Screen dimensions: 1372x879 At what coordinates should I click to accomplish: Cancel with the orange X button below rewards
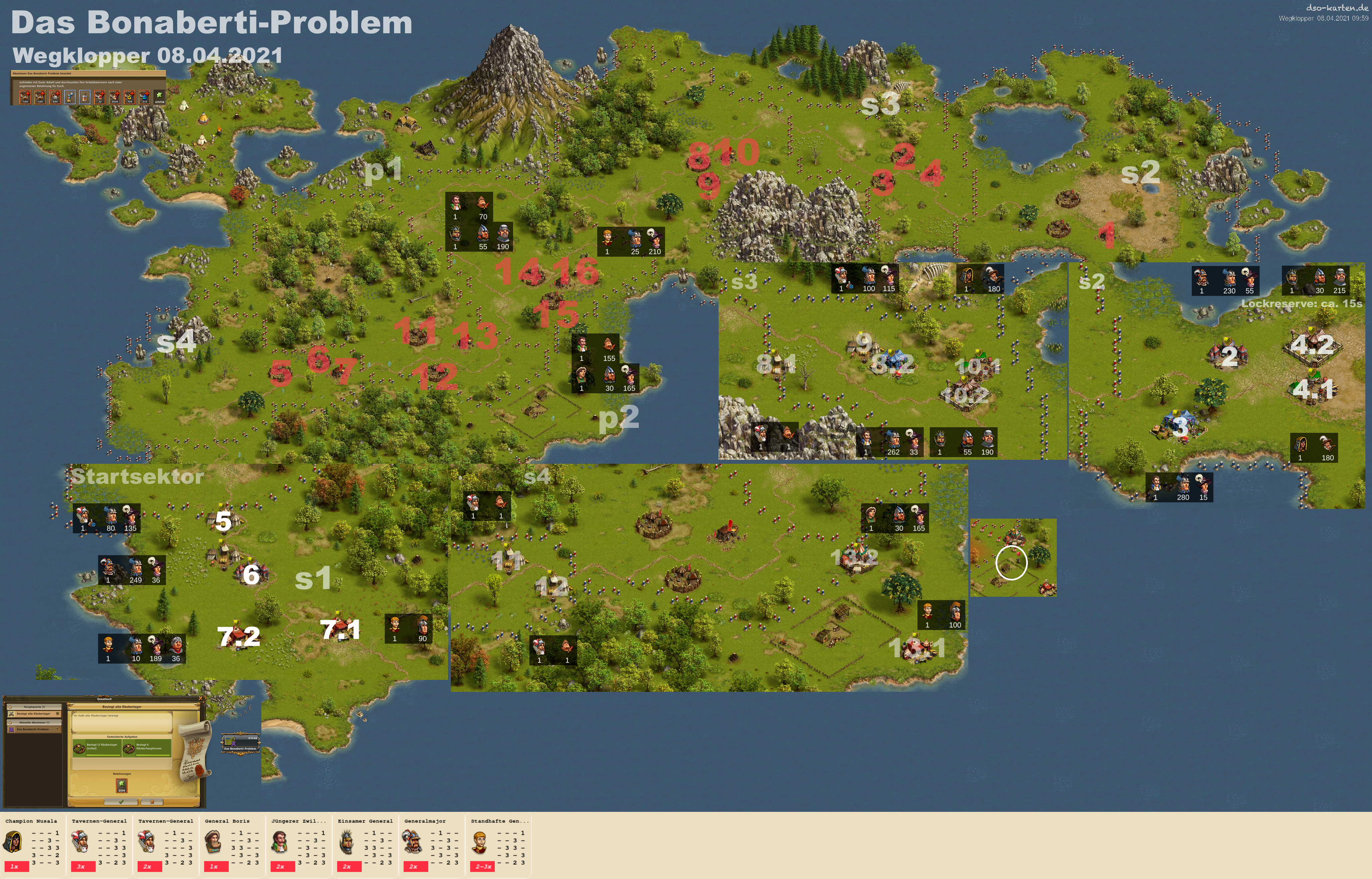pos(152,802)
